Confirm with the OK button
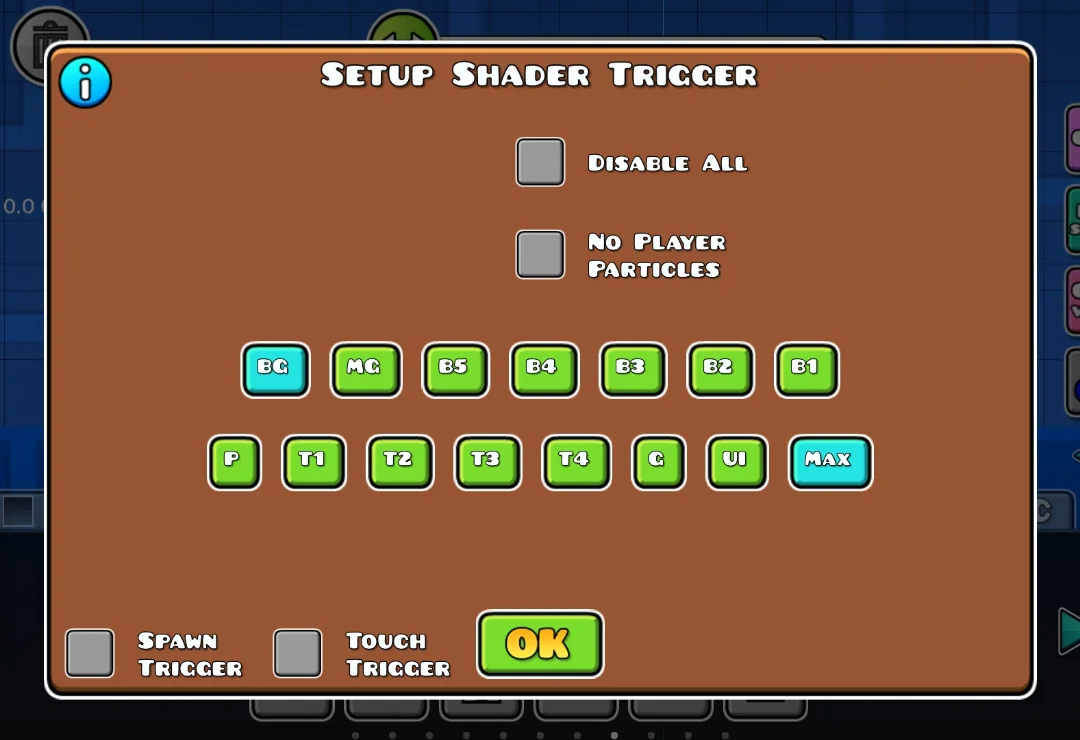Viewport: 1080px width, 740px height. click(540, 644)
